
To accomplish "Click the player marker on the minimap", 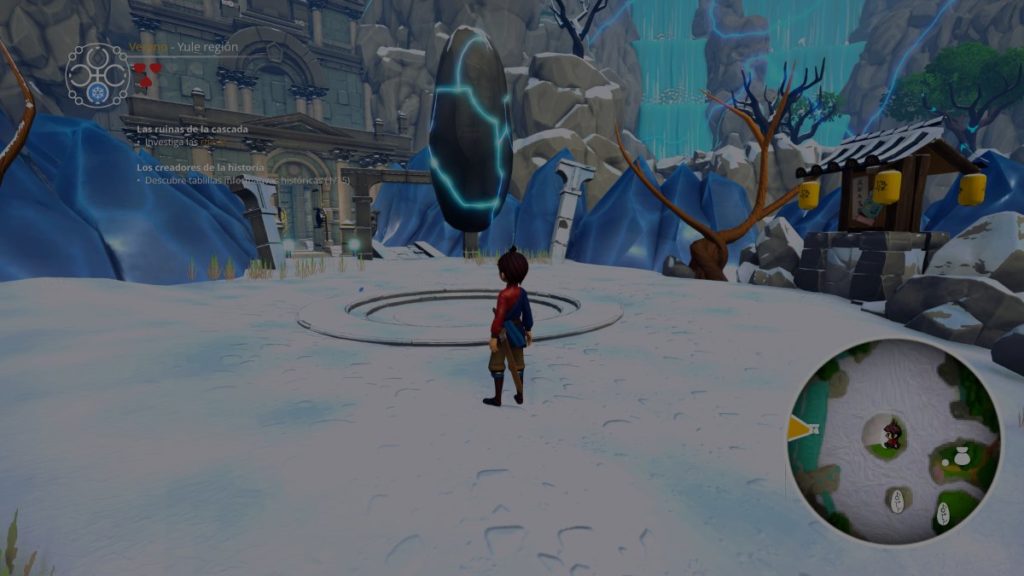I will click(892, 433).
